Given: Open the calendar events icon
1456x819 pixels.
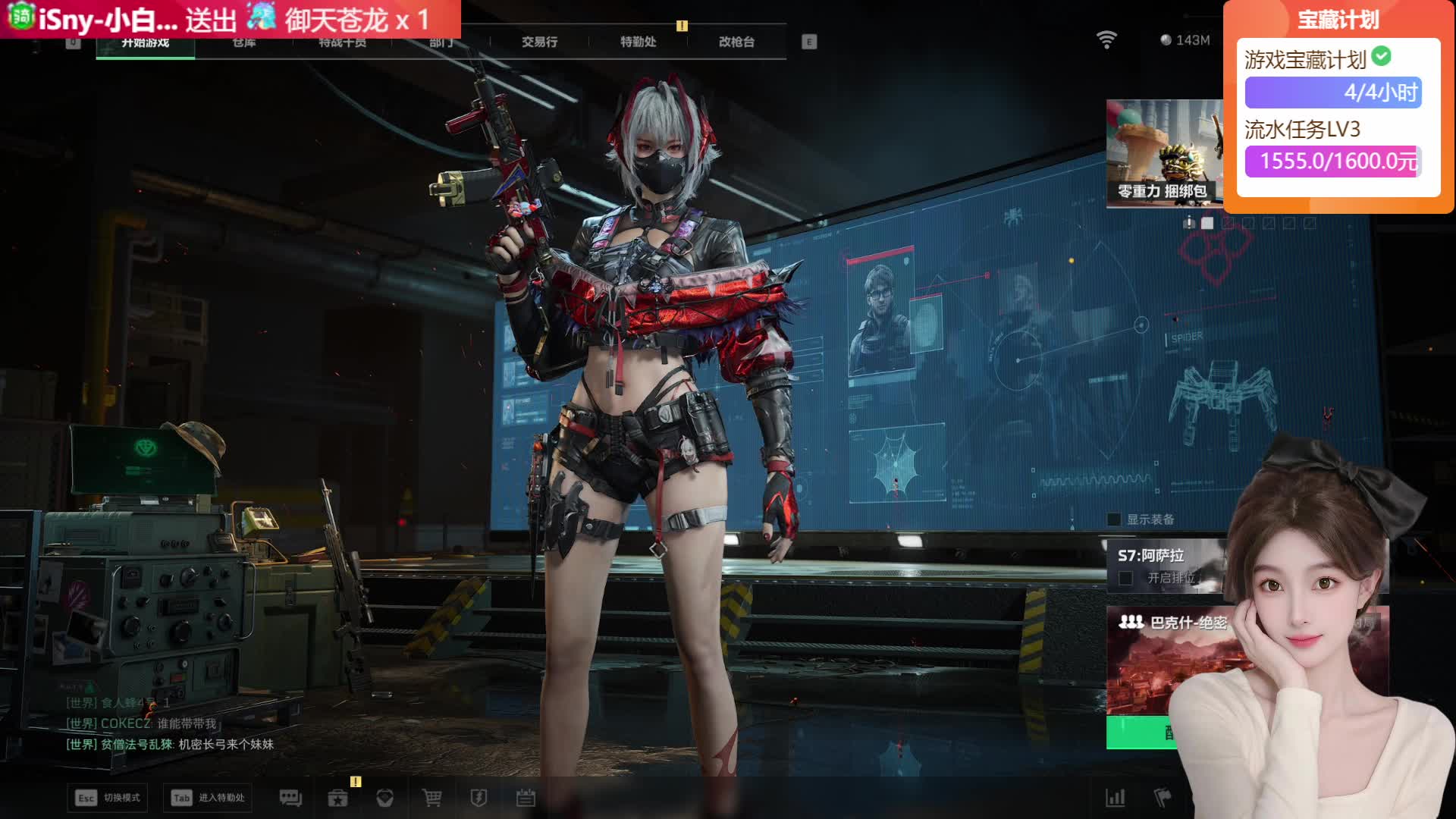Looking at the screenshot, I should coord(526,798).
